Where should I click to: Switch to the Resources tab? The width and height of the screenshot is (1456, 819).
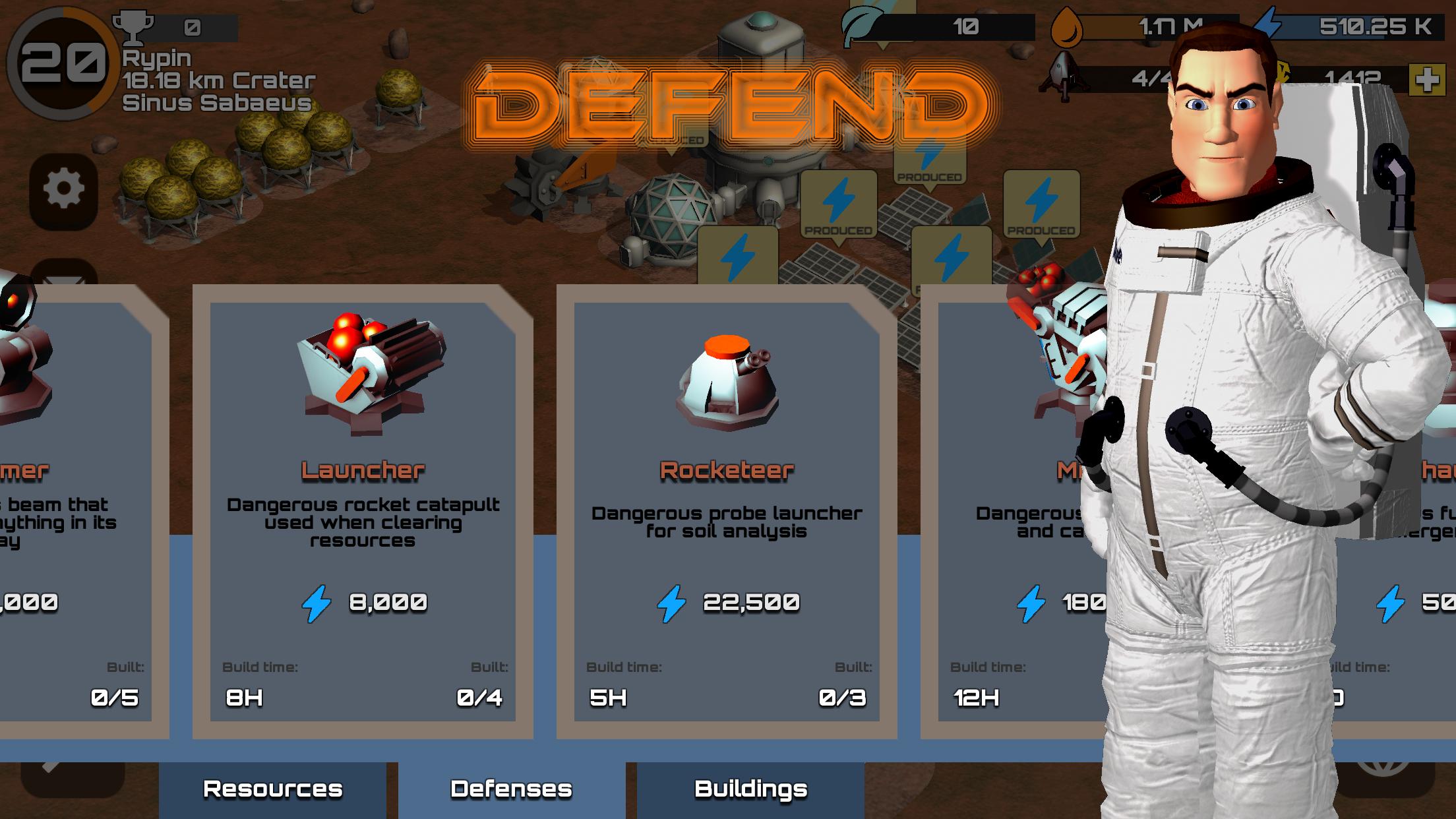[x=272, y=789]
